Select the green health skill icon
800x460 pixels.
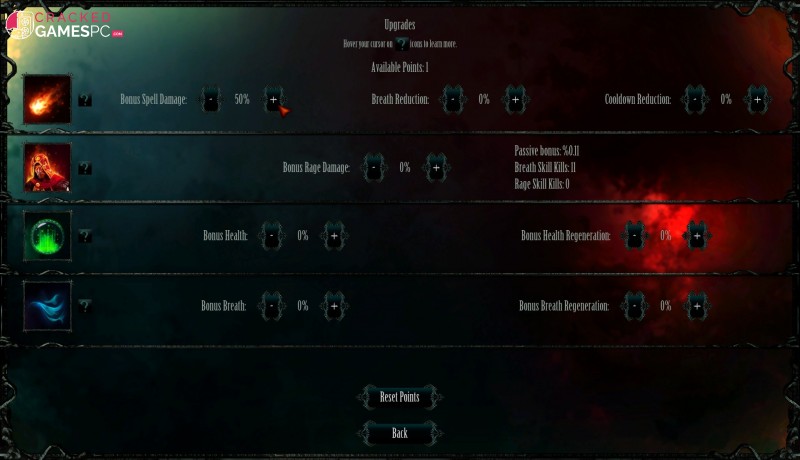[x=47, y=236]
